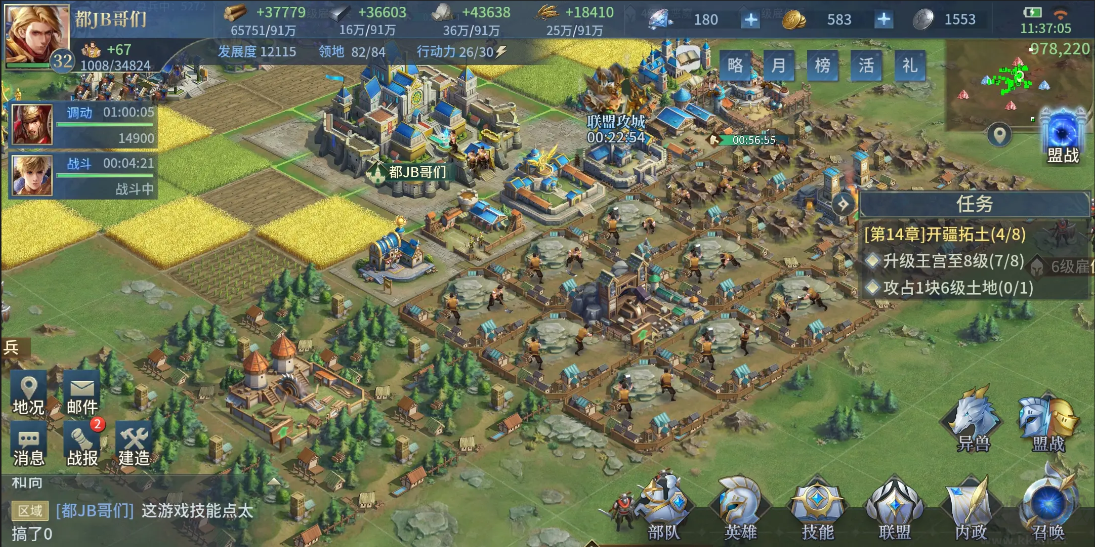Open the player avatar profile
1095x547 pixels.
tap(32, 34)
